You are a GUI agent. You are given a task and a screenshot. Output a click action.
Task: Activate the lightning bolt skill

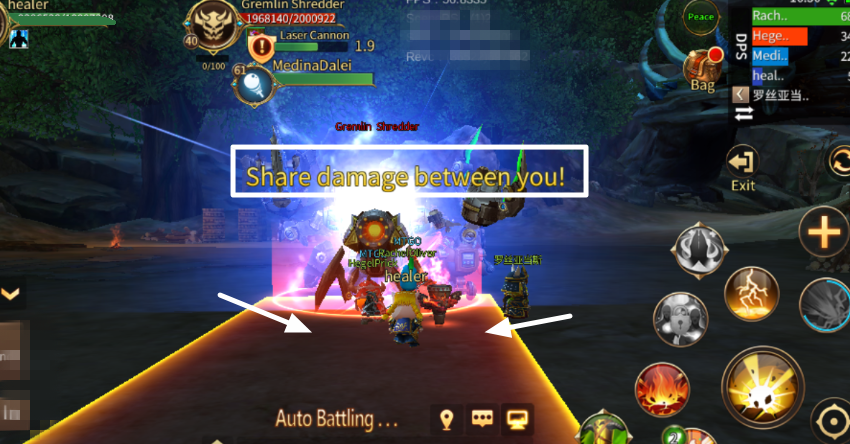pos(752,293)
